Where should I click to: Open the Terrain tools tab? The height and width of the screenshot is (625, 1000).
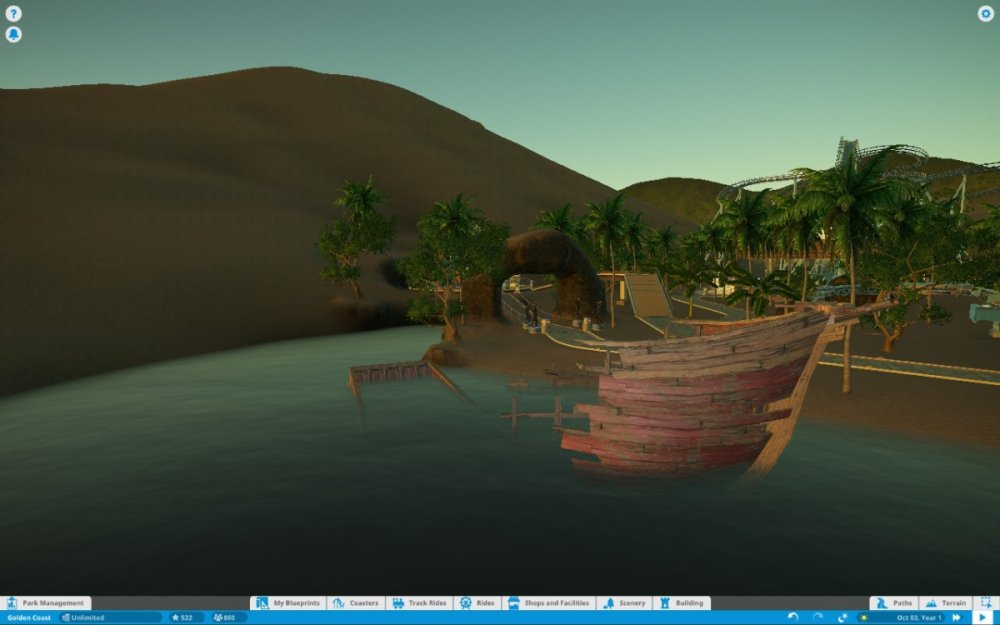[x=945, y=603]
